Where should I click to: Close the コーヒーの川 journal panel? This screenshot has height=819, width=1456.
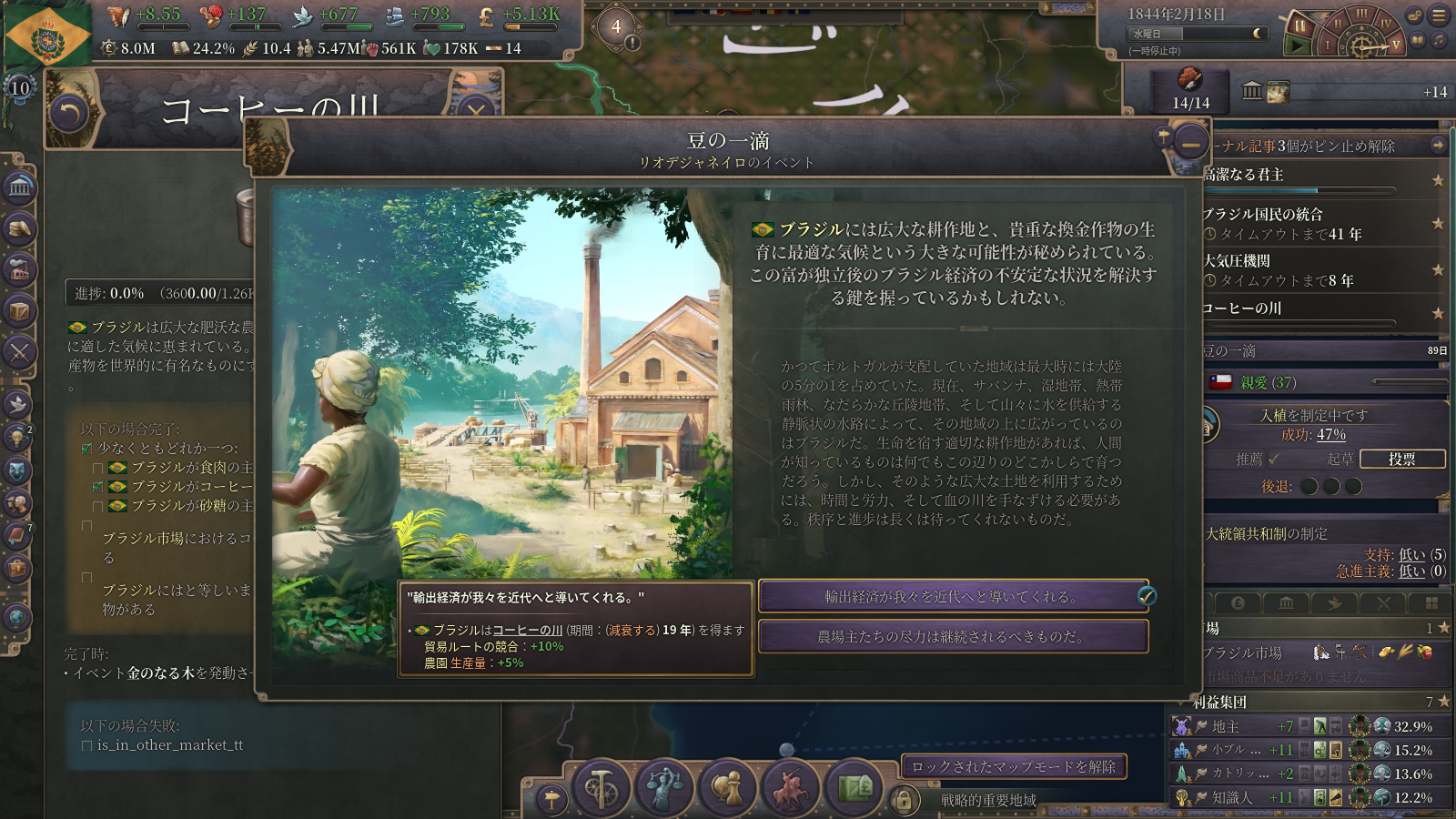pos(475,111)
